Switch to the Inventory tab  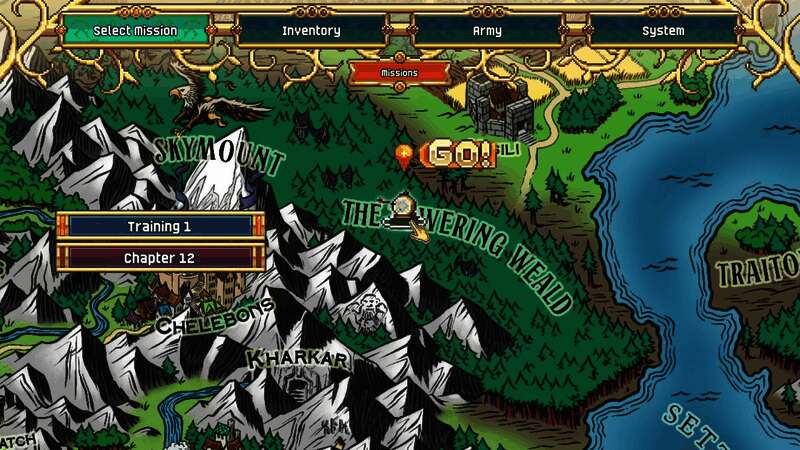tap(311, 31)
